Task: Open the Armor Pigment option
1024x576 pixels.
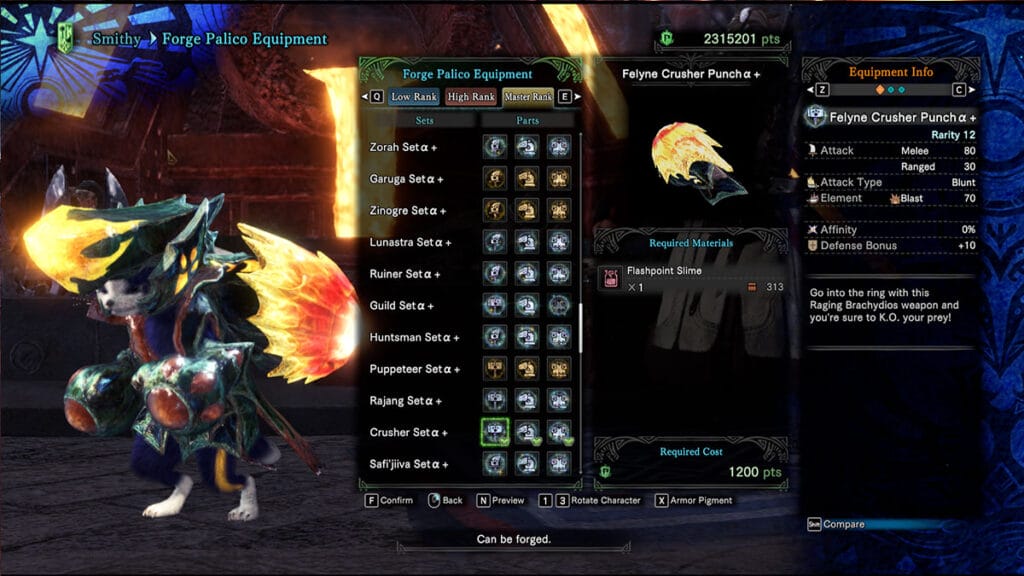Action: point(700,500)
